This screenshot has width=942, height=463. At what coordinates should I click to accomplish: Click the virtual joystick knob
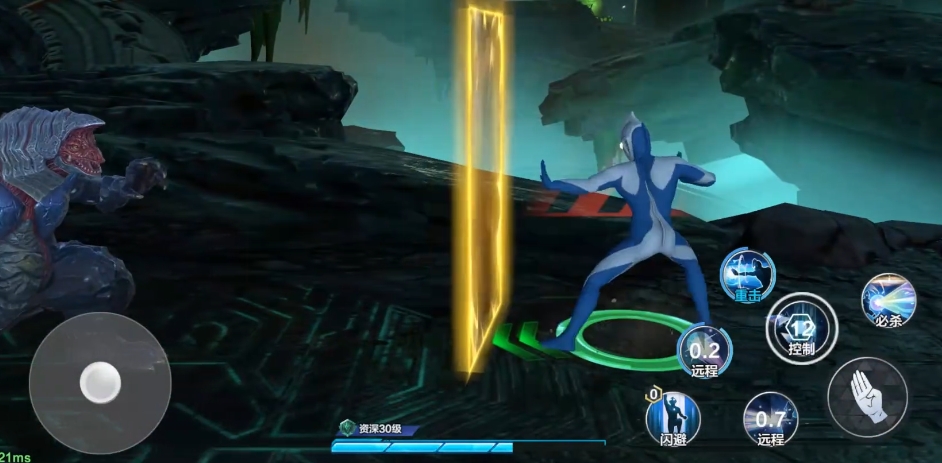100,382
